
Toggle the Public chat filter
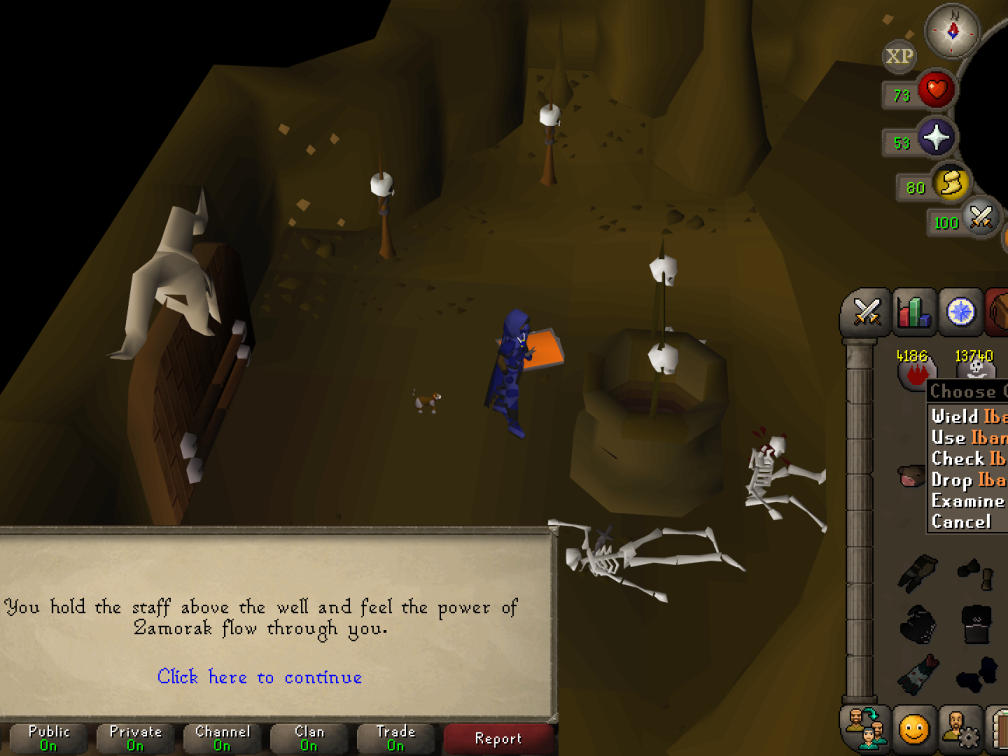click(49, 739)
